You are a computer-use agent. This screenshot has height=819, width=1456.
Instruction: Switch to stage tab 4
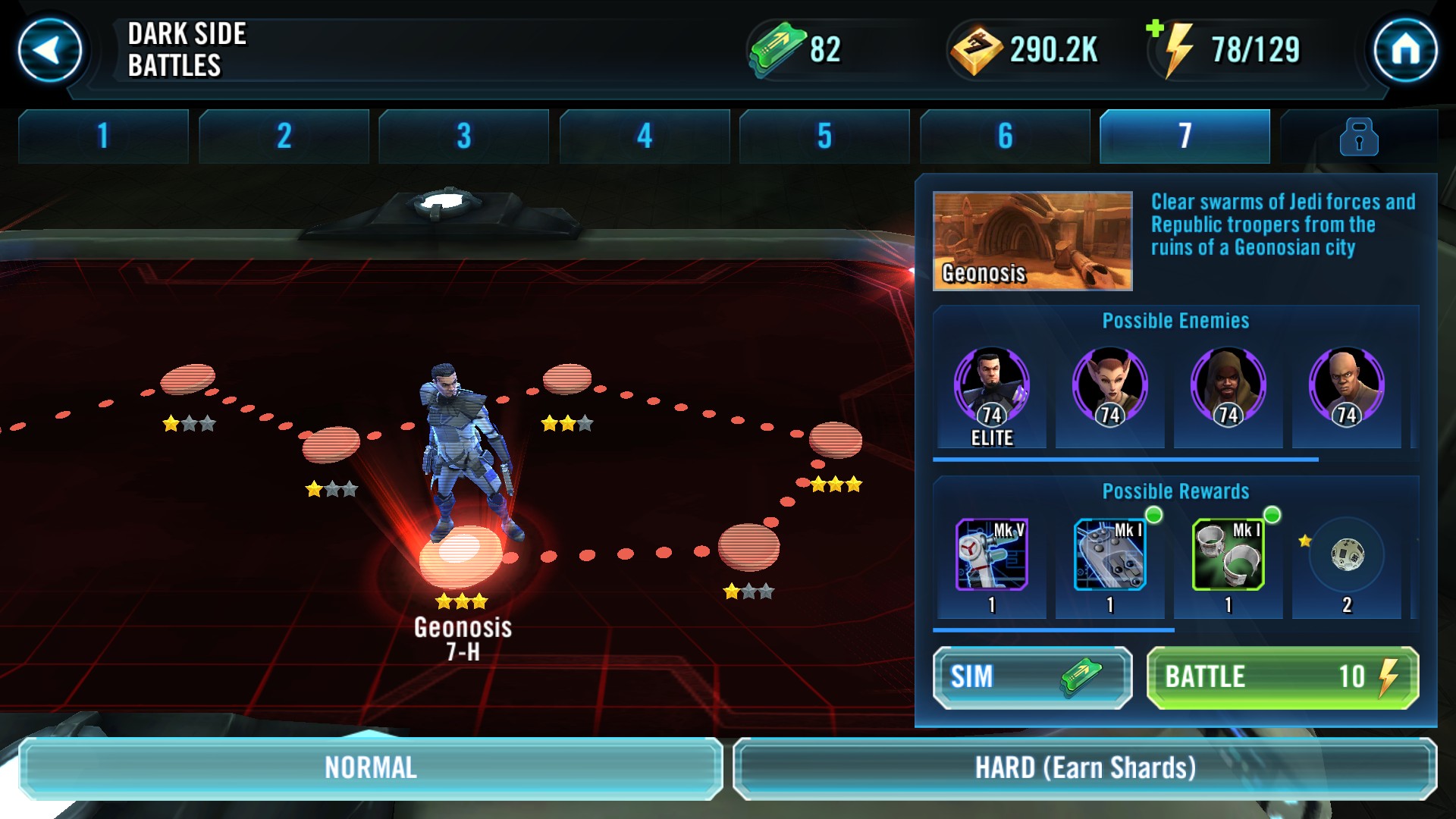pos(644,136)
